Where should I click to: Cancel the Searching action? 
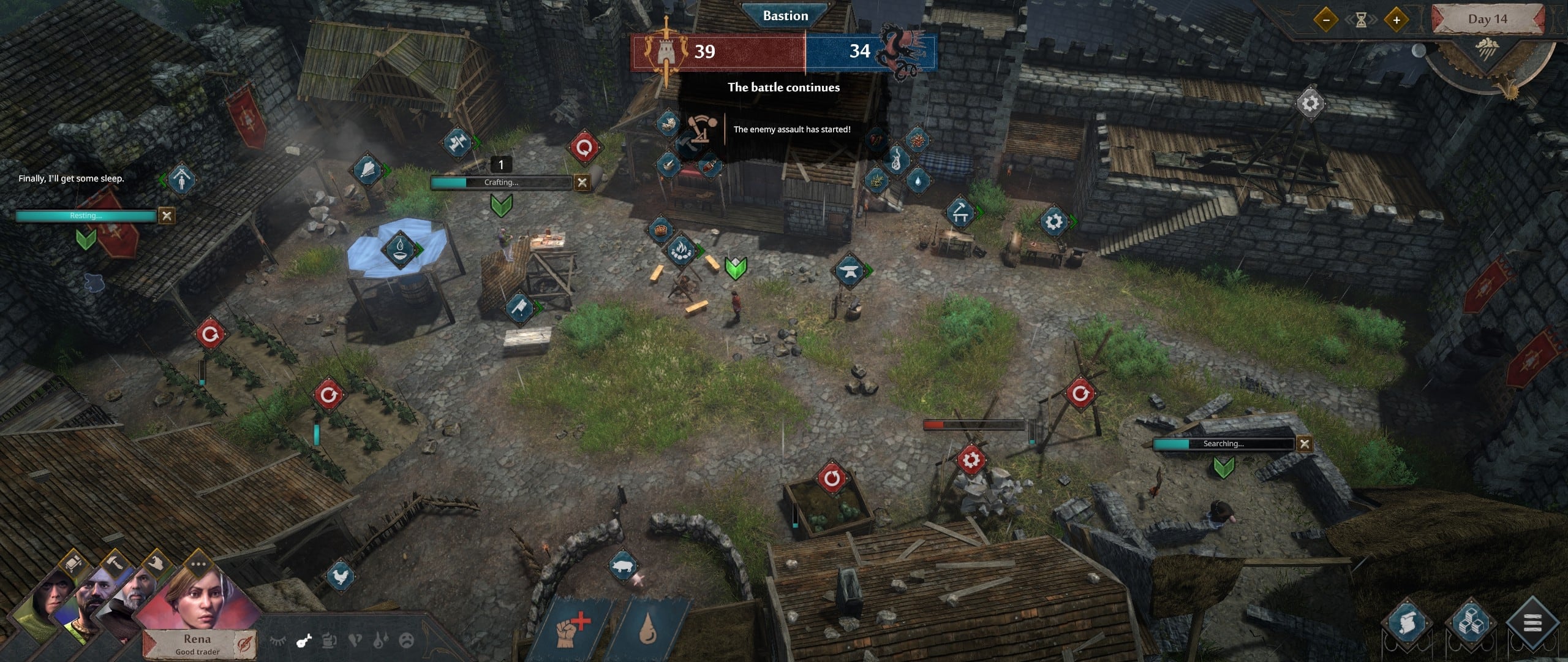(1305, 444)
